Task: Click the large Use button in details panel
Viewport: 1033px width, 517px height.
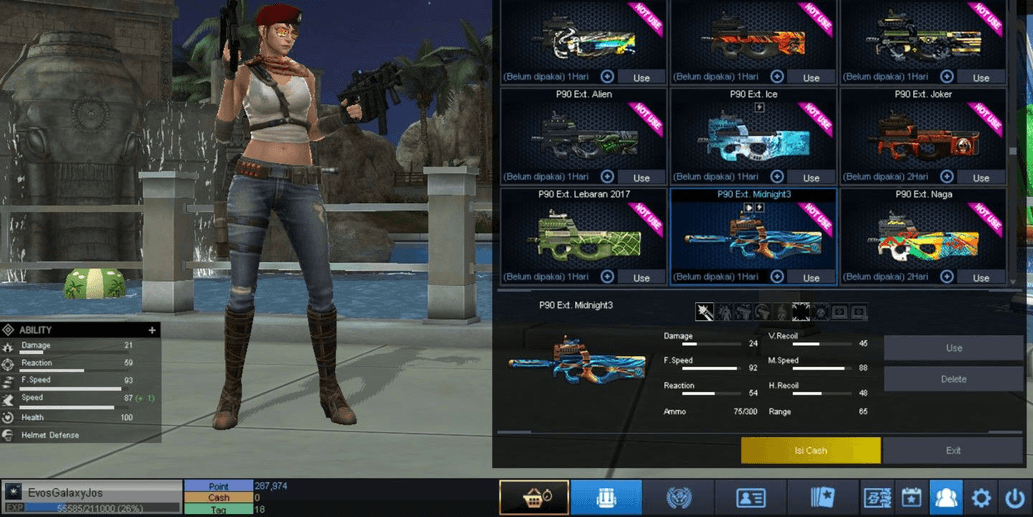Action: [953, 348]
